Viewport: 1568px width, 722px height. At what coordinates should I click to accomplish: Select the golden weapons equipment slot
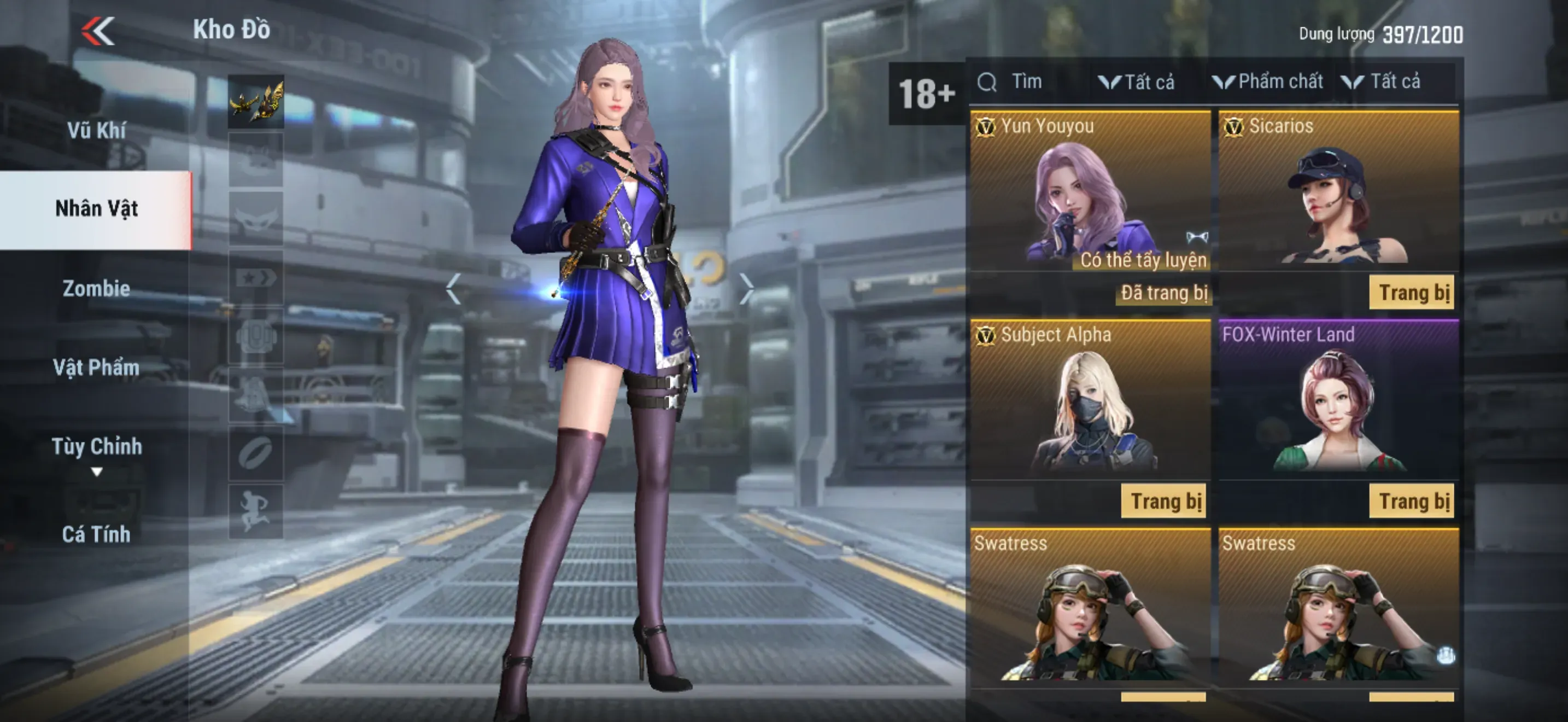coord(256,102)
